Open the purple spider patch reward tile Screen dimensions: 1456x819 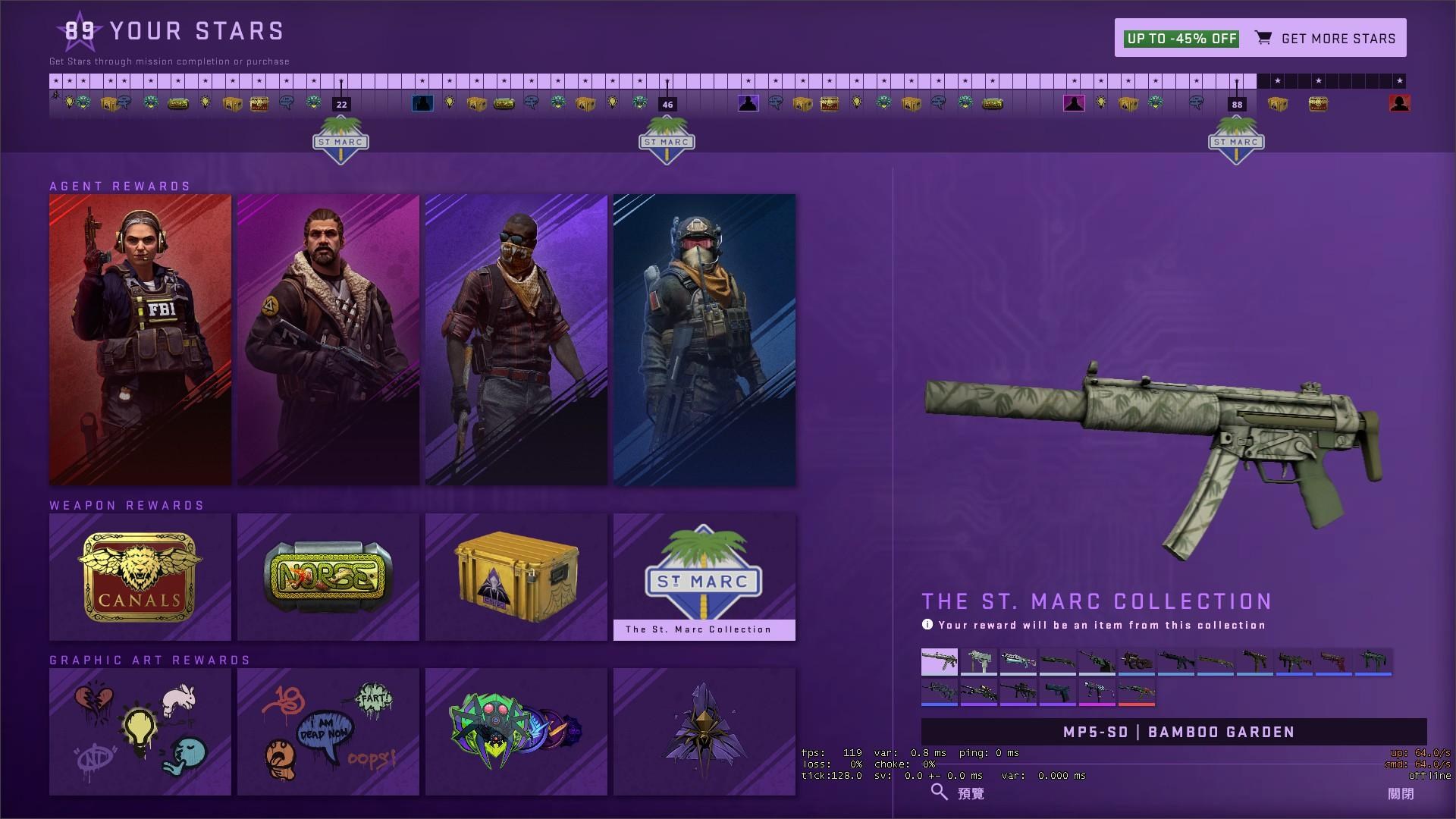(704, 732)
